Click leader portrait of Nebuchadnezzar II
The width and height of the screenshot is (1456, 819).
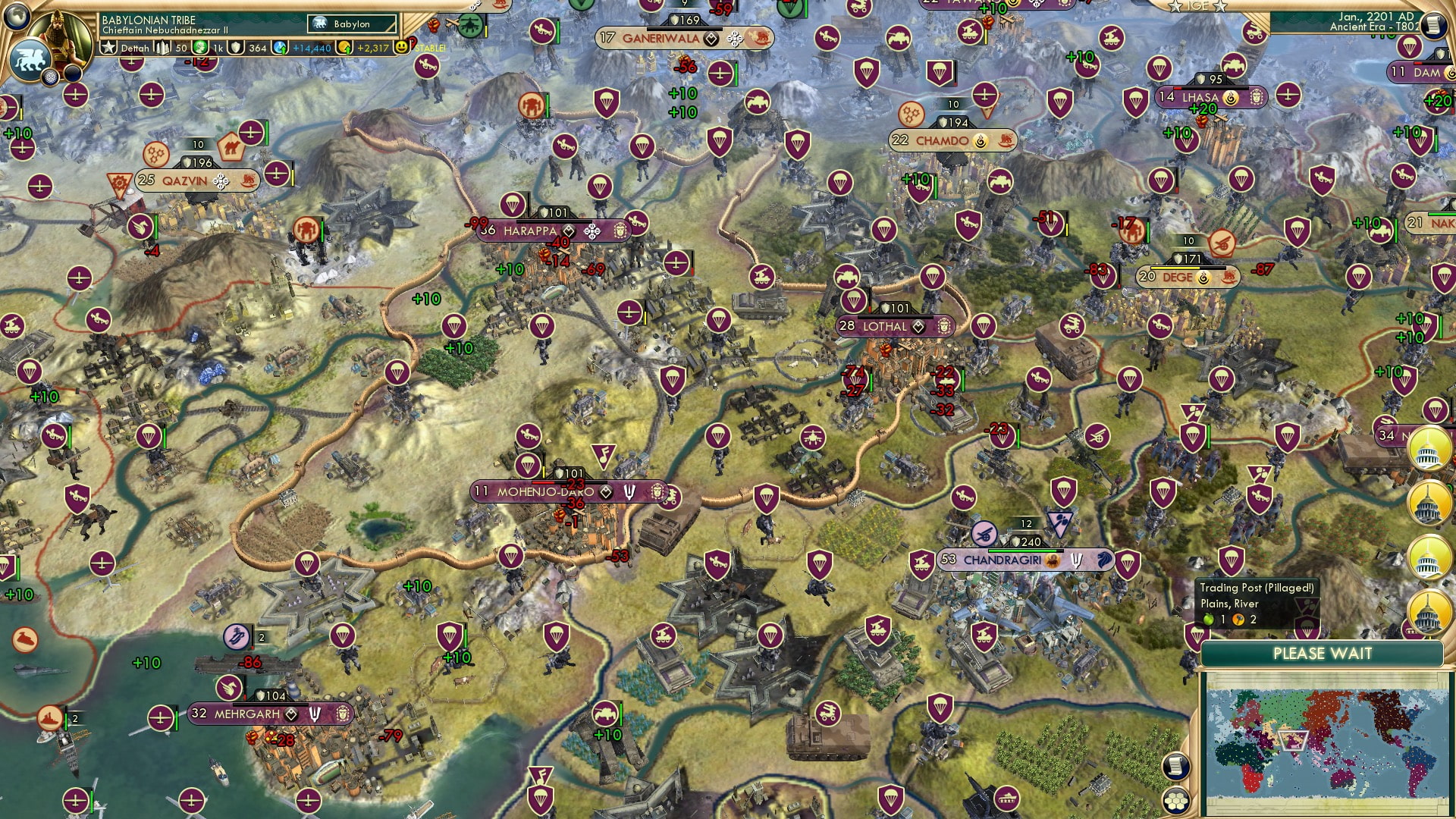(60, 39)
